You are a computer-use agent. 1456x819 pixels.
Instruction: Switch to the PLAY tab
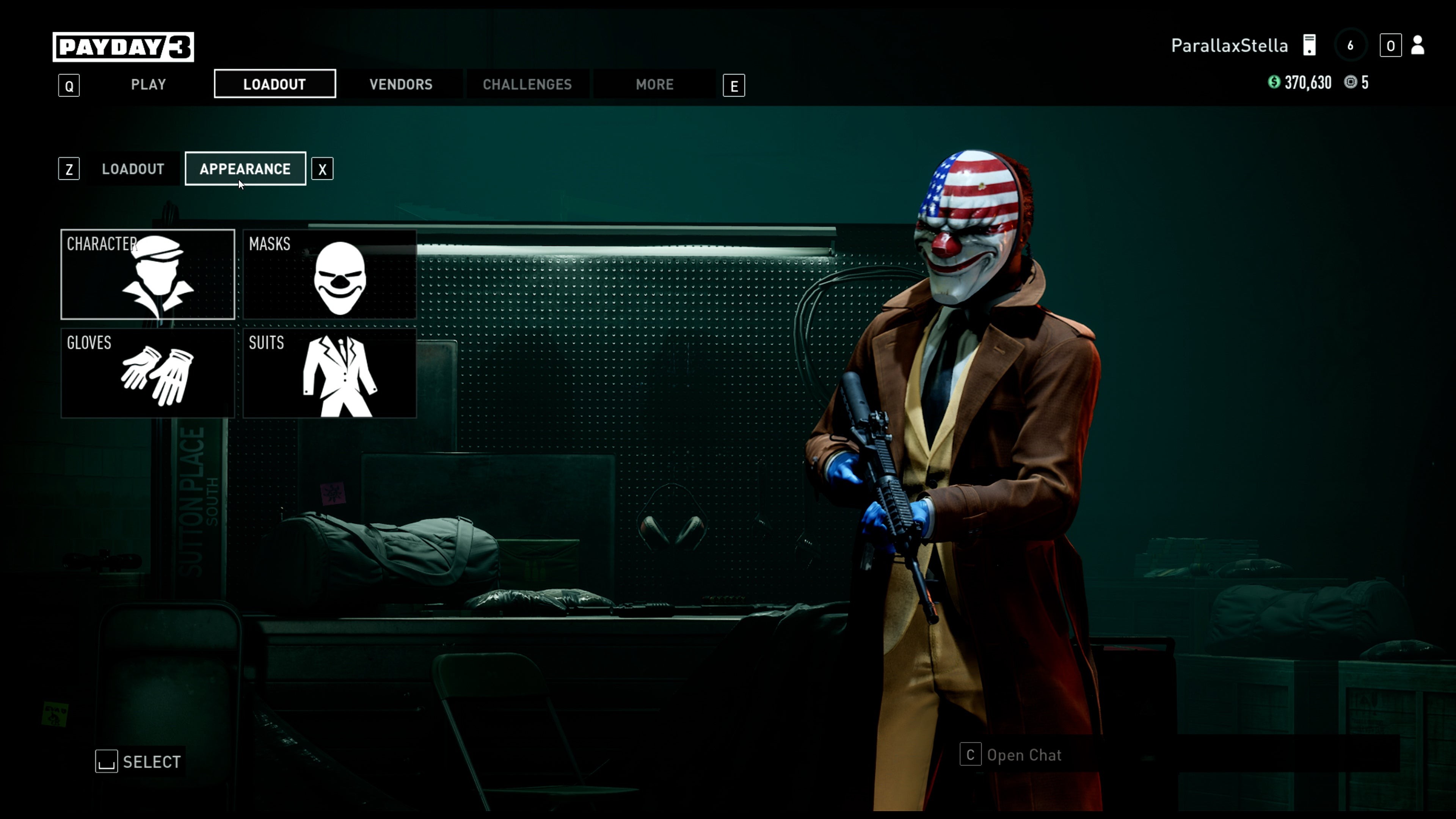click(147, 84)
